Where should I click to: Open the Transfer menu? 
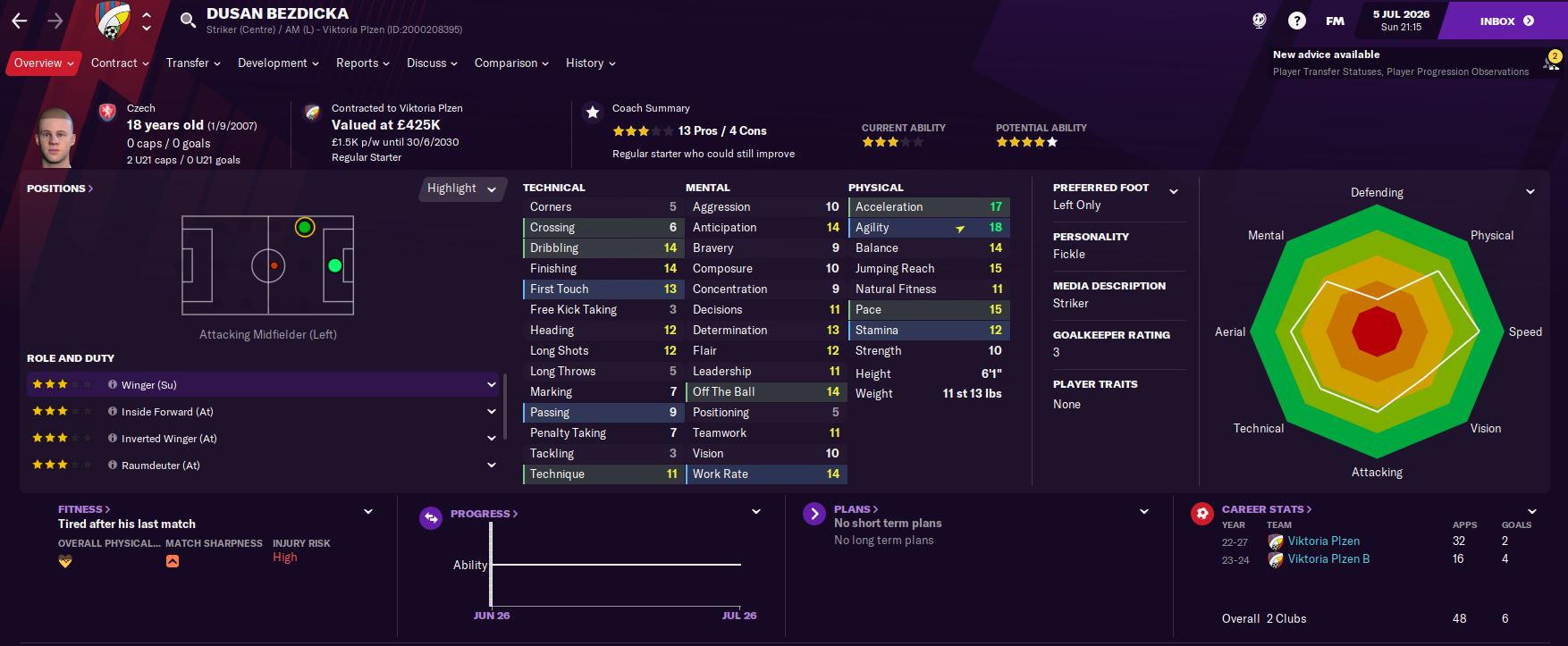(x=193, y=63)
